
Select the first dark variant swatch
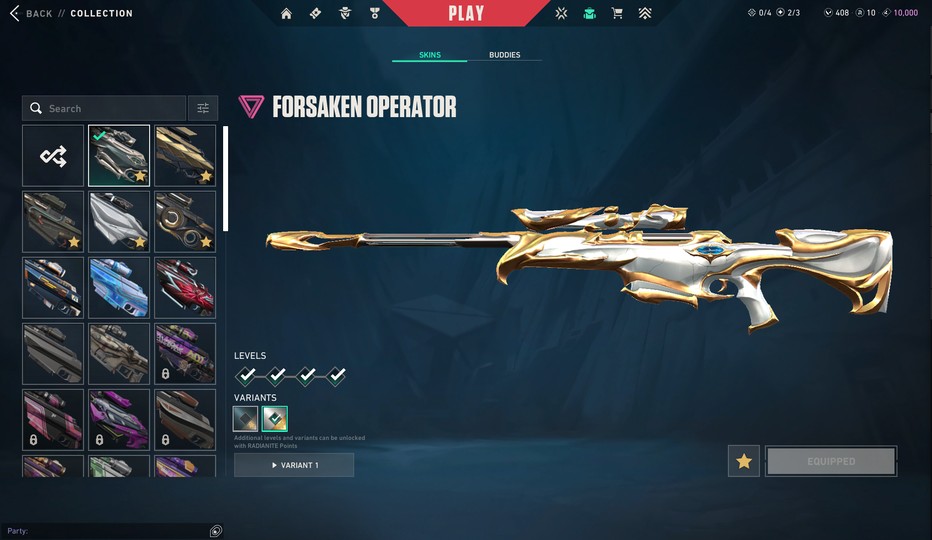[246, 419]
